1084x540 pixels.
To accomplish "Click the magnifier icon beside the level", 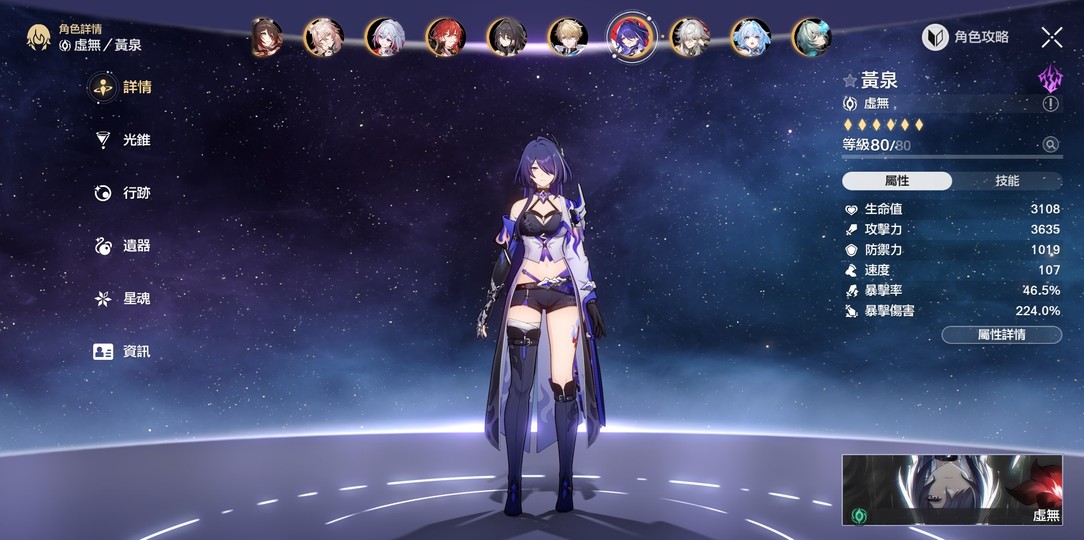I will 1050,145.
